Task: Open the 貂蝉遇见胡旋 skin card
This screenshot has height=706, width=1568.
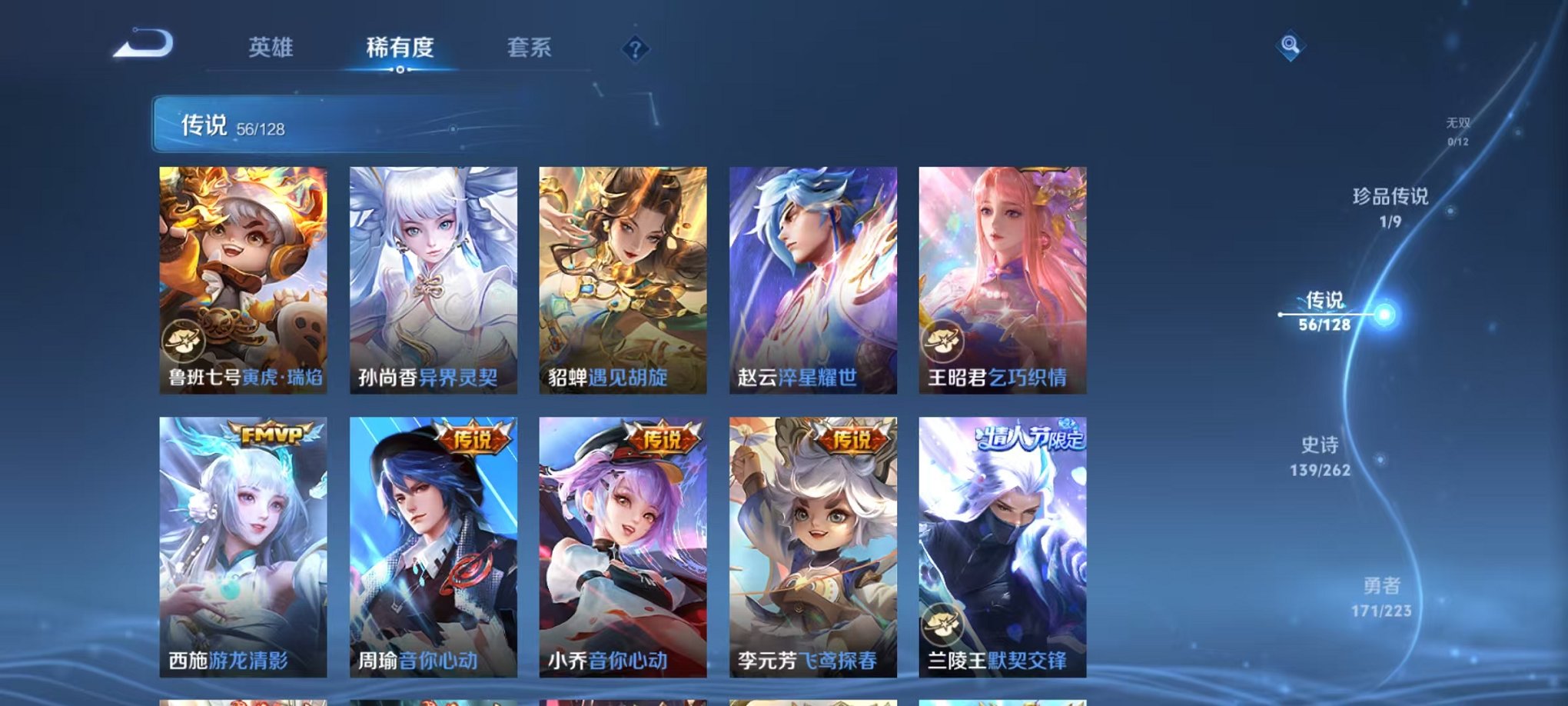Action: click(624, 277)
